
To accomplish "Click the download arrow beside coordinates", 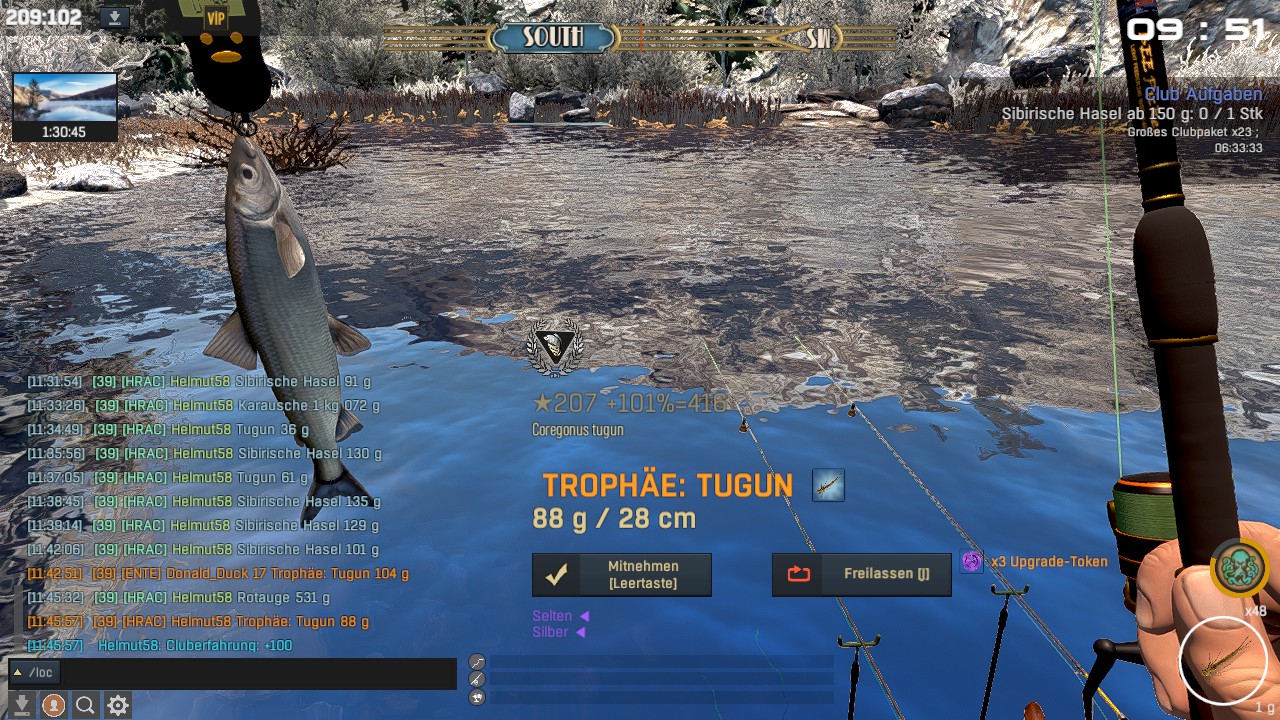I will [x=116, y=17].
